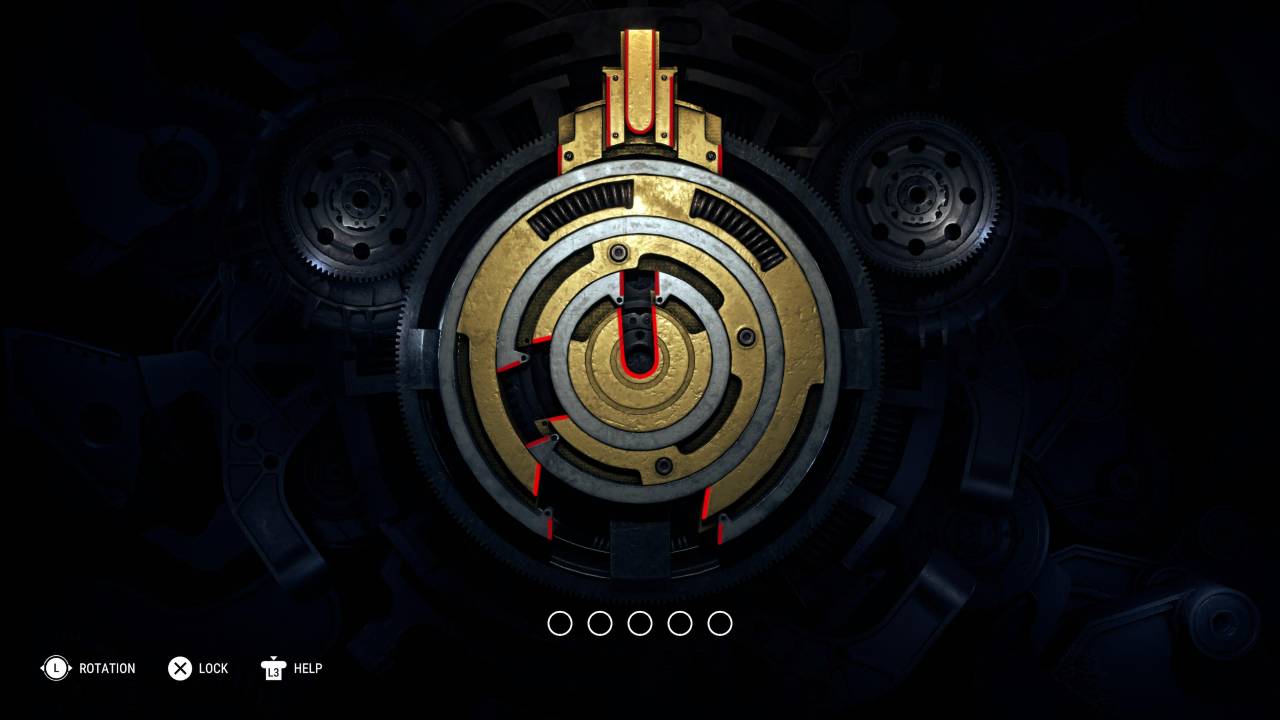
Task: Toggle the fifth progress circle
Action: pyautogui.click(x=718, y=623)
